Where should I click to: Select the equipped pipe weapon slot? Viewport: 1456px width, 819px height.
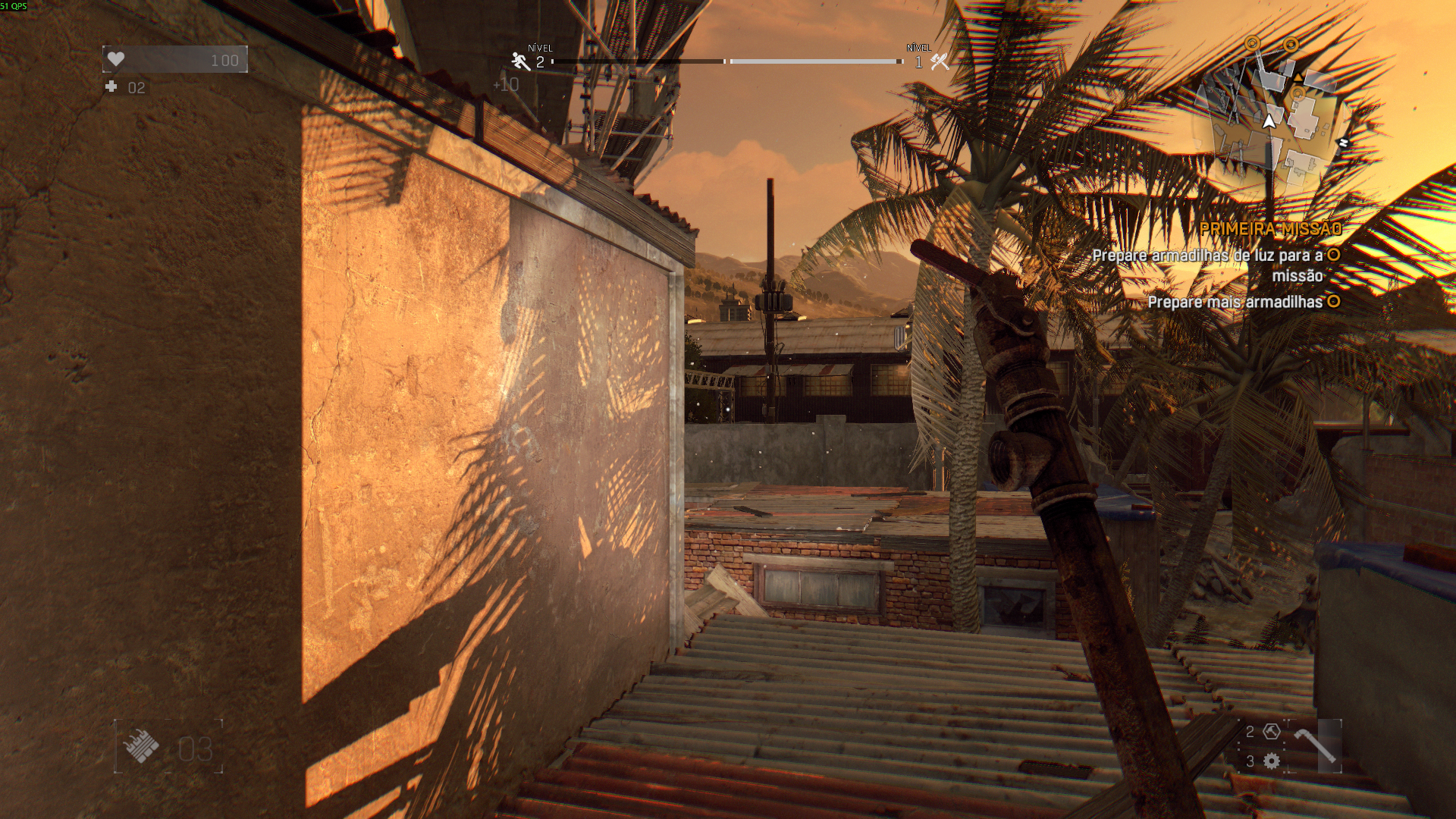coord(1315,745)
